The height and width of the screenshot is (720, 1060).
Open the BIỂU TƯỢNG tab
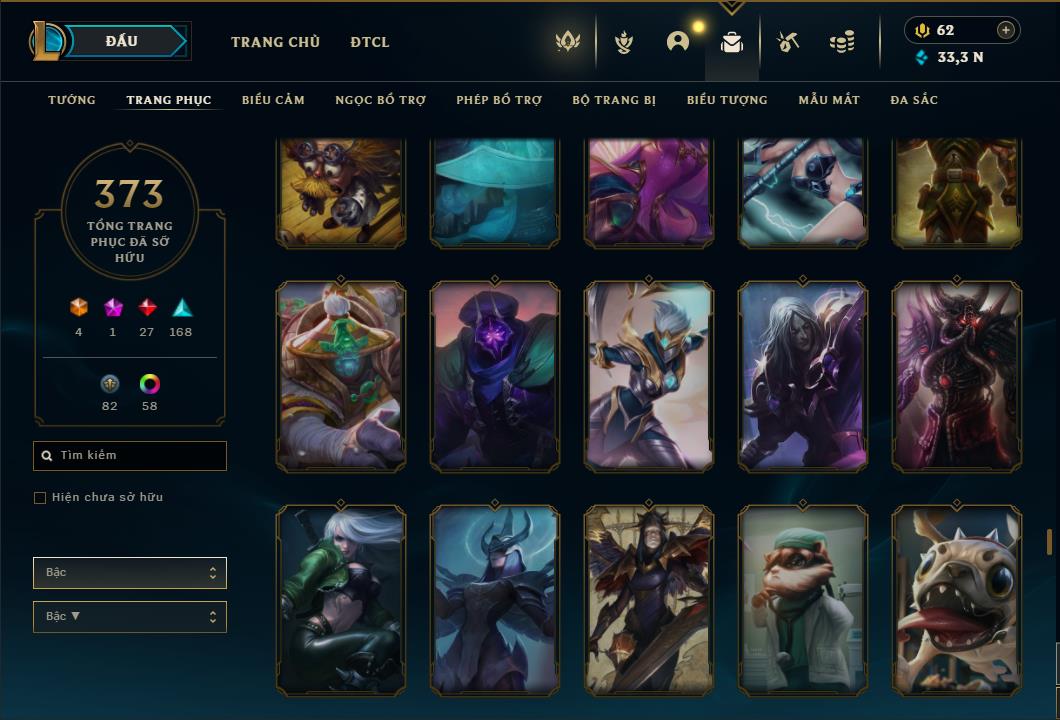tap(727, 100)
